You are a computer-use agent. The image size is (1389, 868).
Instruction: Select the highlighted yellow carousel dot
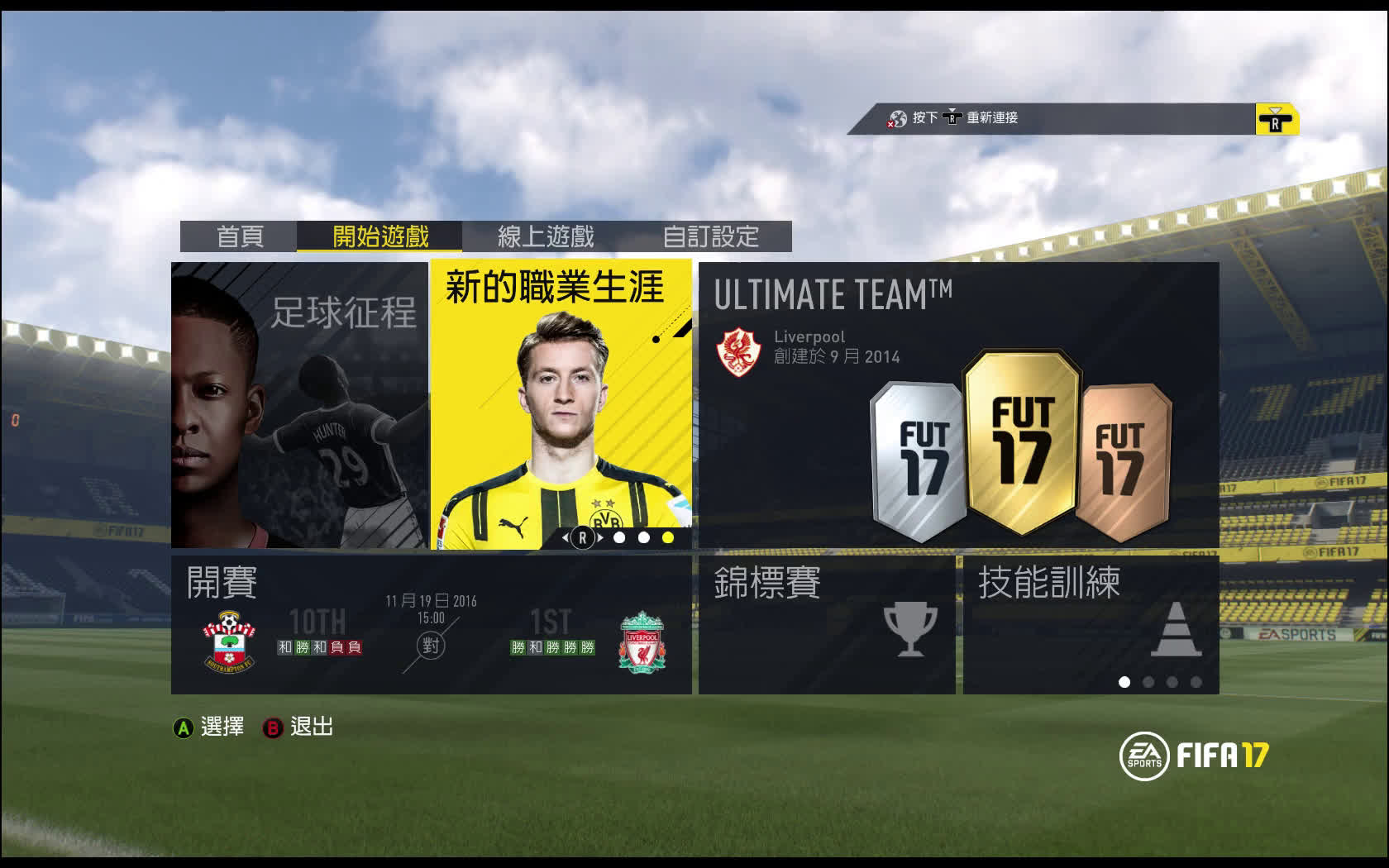tap(666, 537)
